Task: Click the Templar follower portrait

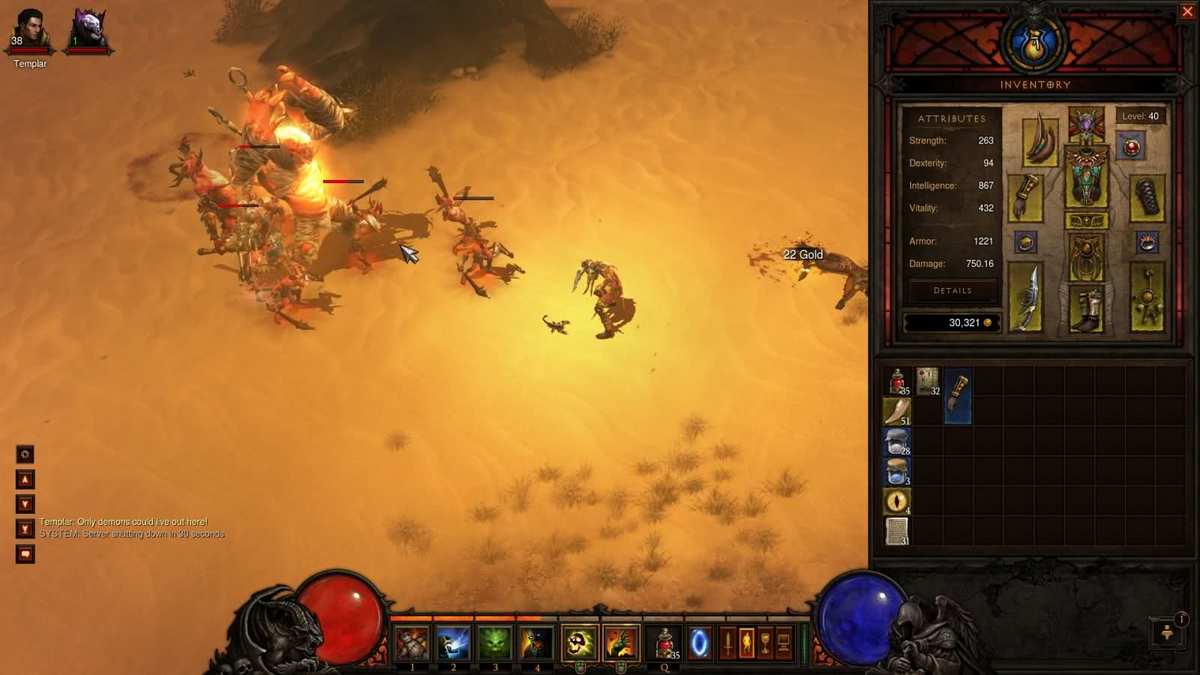Action: [30, 30]
